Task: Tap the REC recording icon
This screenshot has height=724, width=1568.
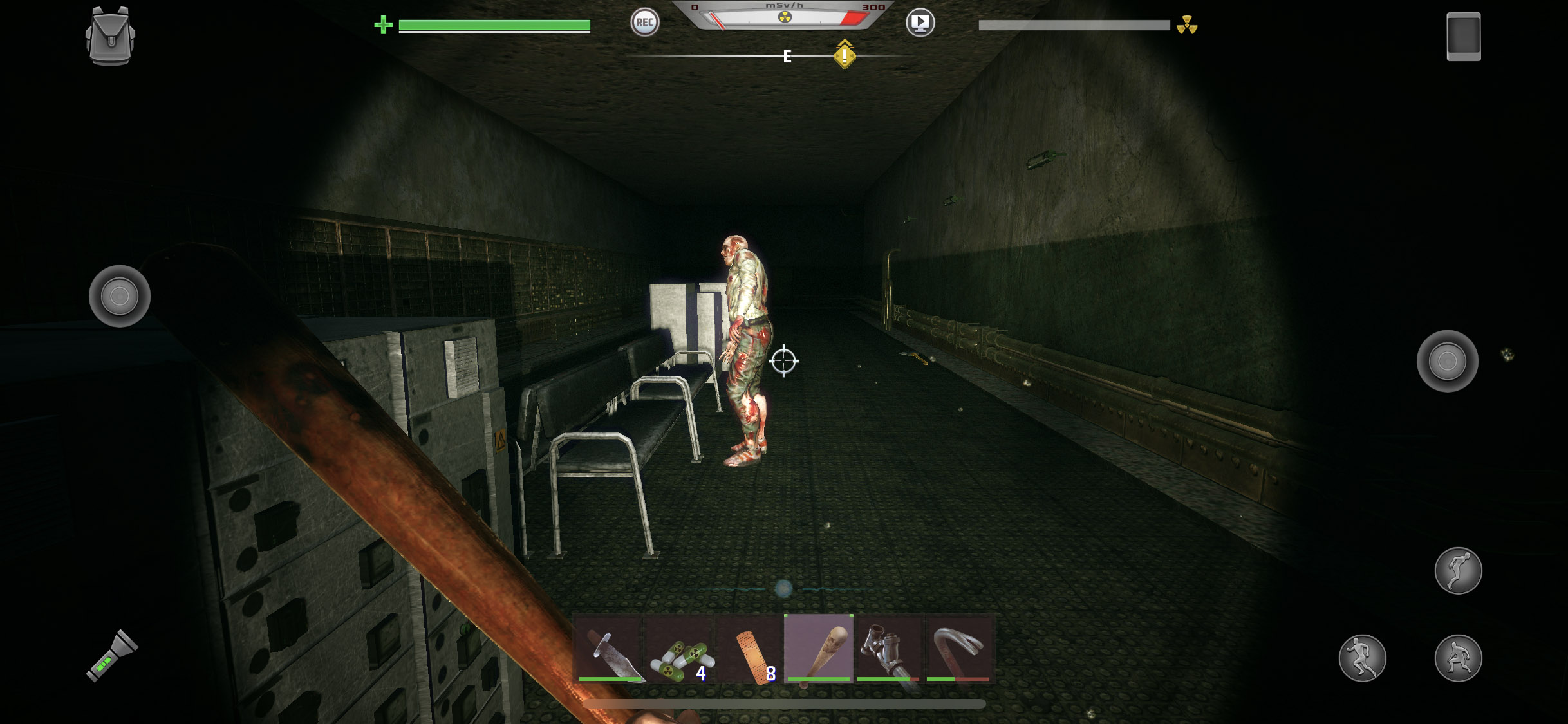Action: click(x=645, y=23)
